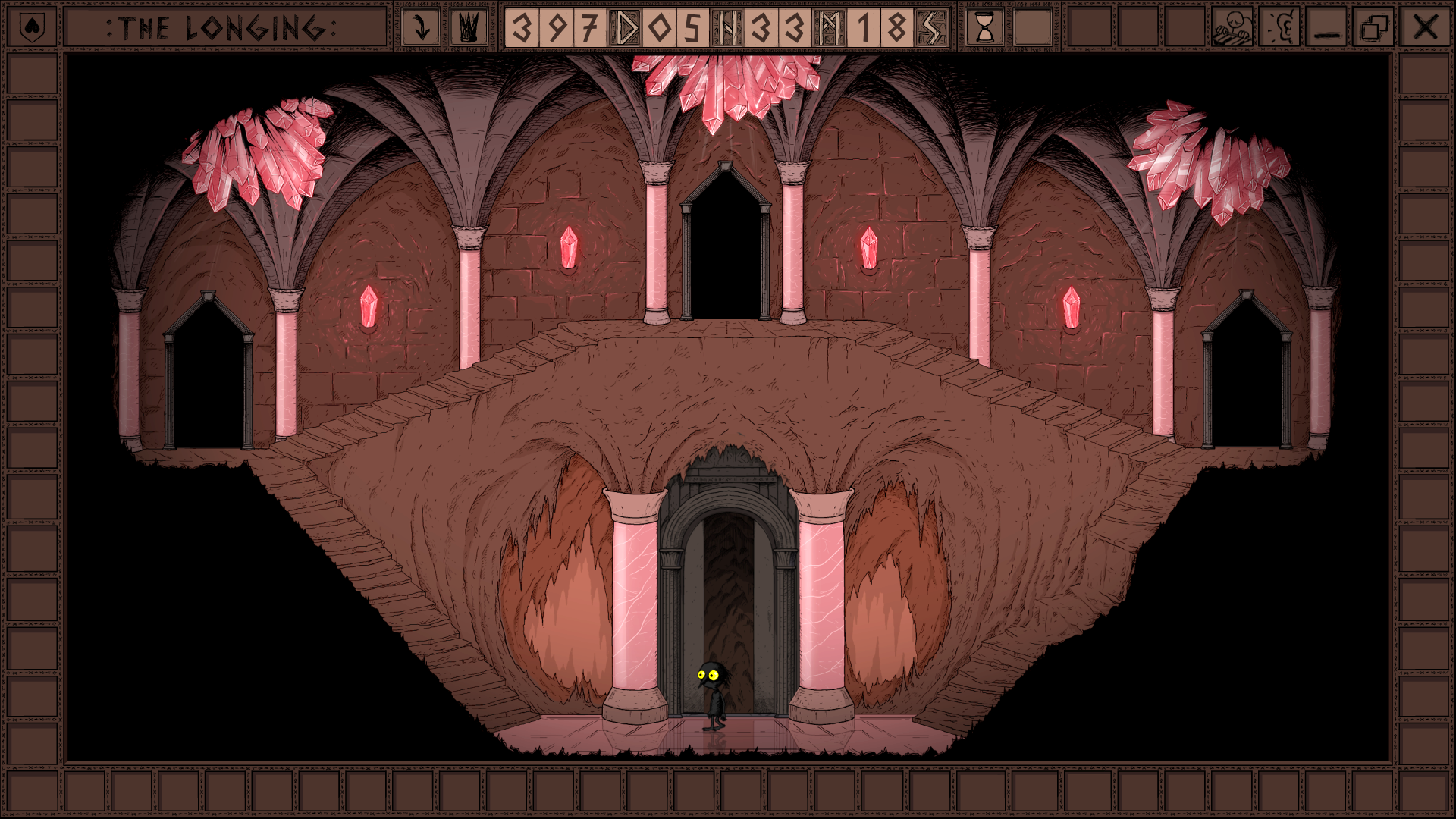
Task: Minimize the game window
Action: point(1327,28)
